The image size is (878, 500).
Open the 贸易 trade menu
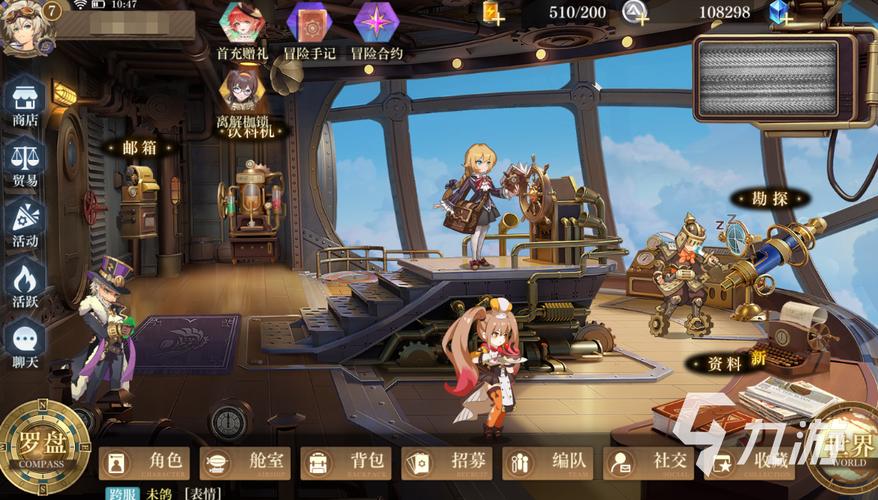tap(25, 162)
